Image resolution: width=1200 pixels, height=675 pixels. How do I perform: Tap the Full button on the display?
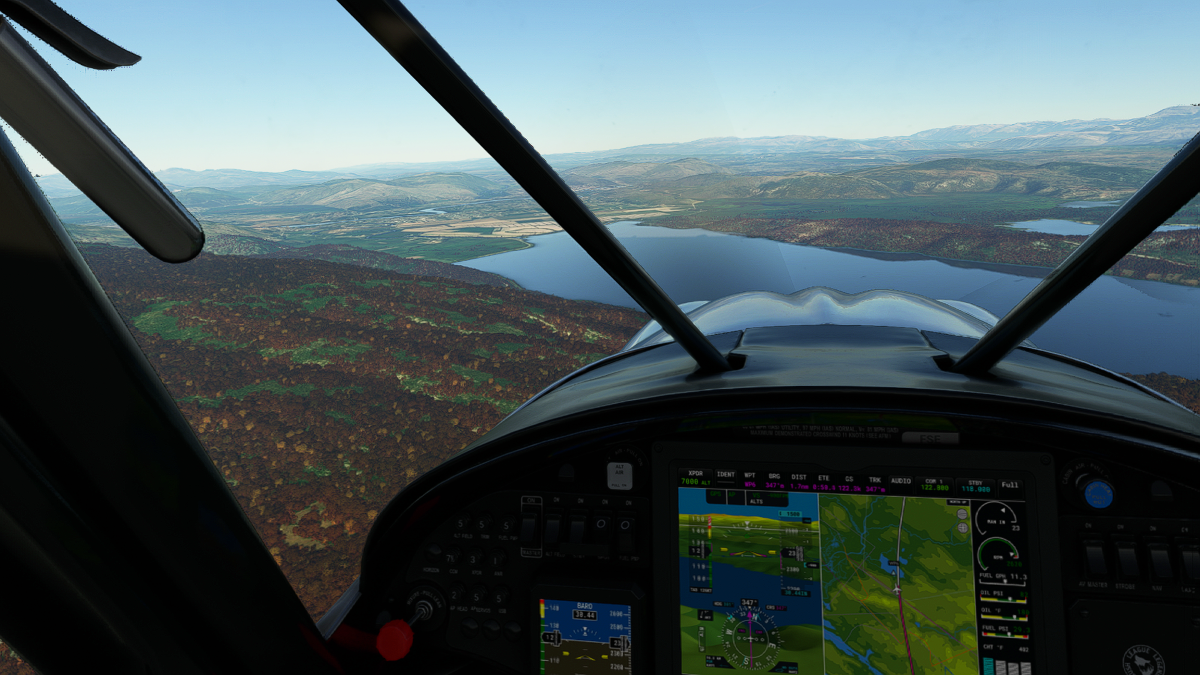(1010, 485)
